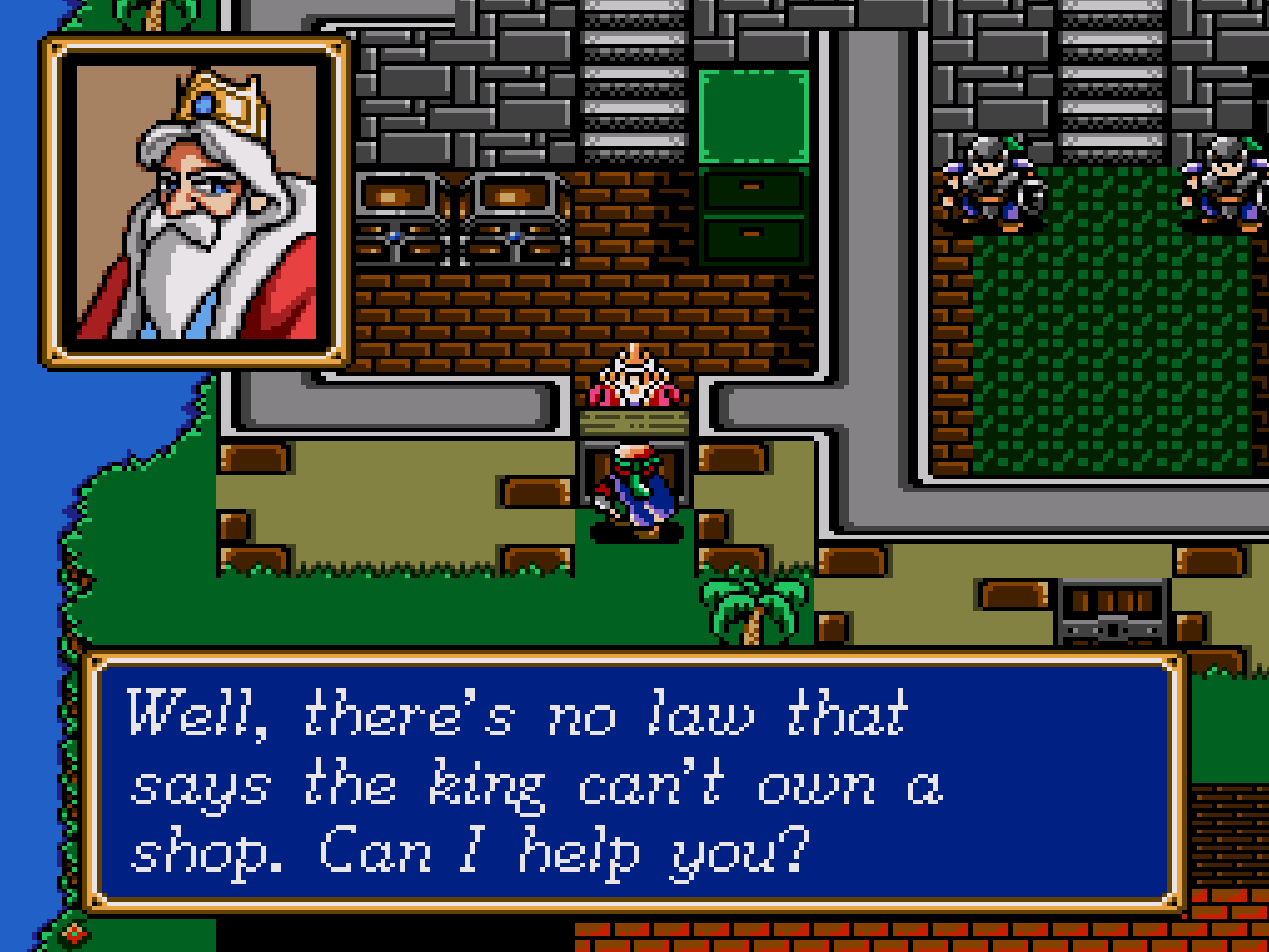Advance the king's shop dialogue box
Viewport: 1269px width, 952px height.
634,783
